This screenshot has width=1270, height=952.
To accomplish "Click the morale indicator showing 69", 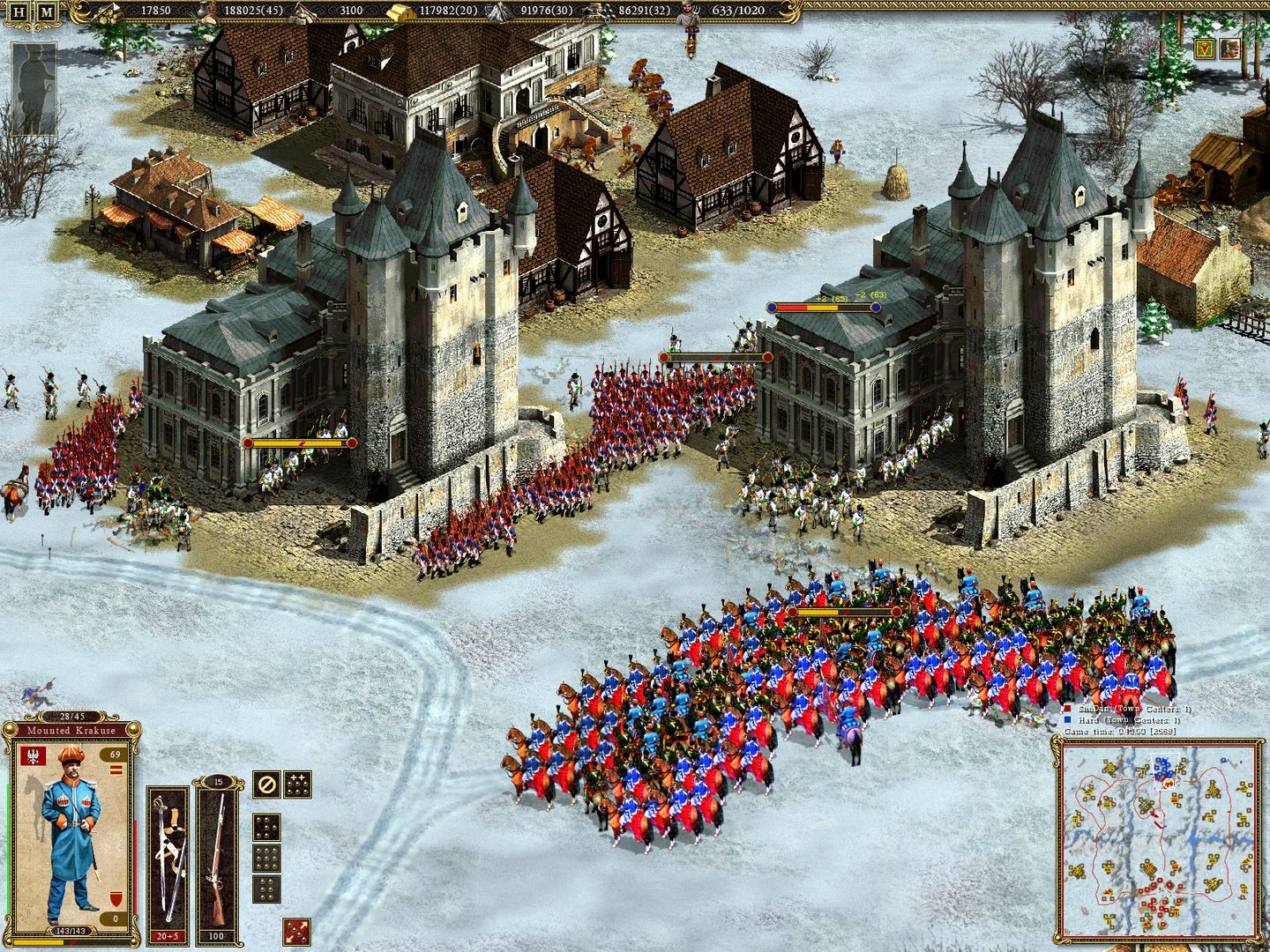I will pos(115,755).
